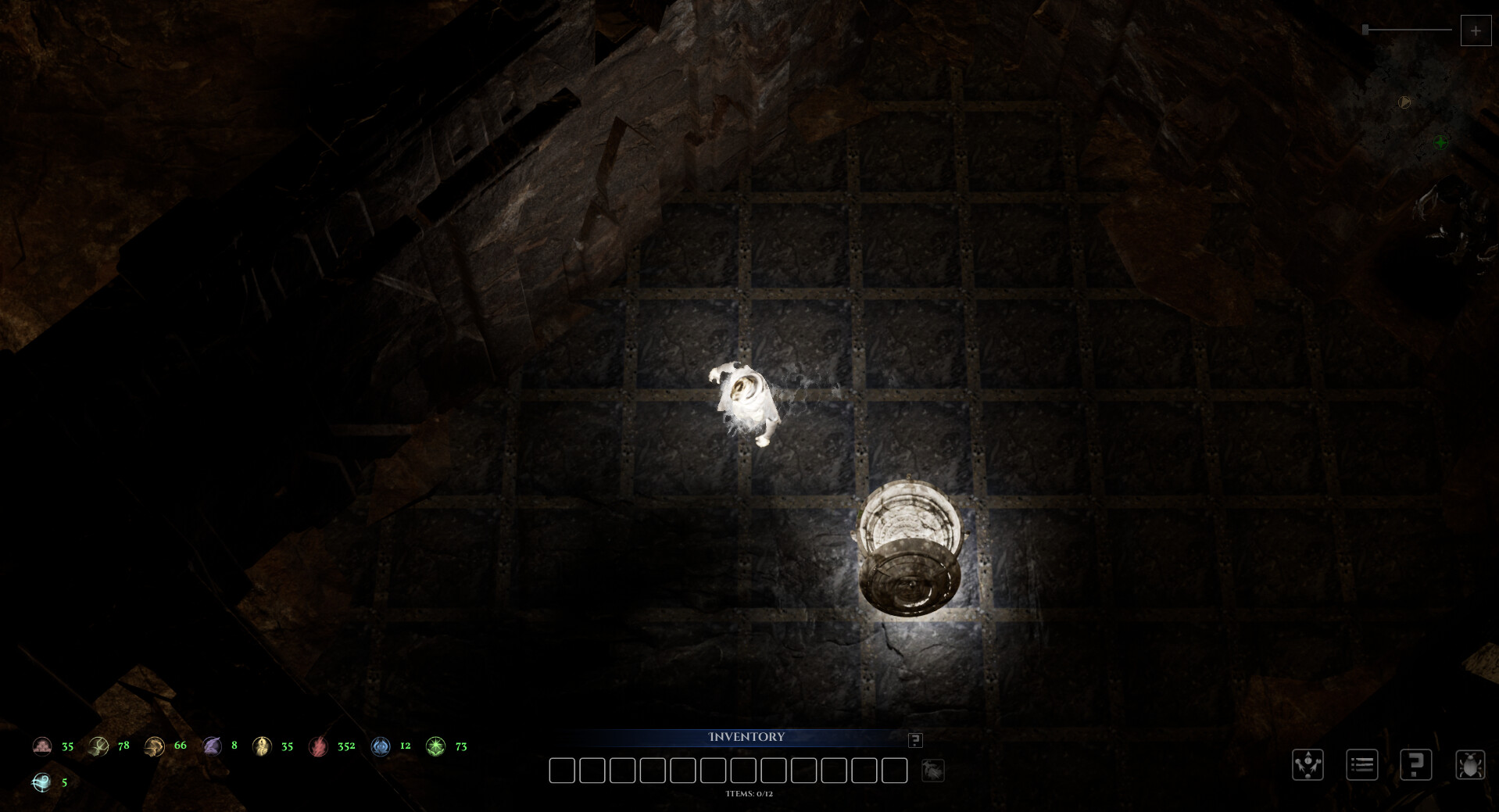Click the greyed enemy portrait beside the inventory slots
1499x812 pixels.
(x=935, y=771)
